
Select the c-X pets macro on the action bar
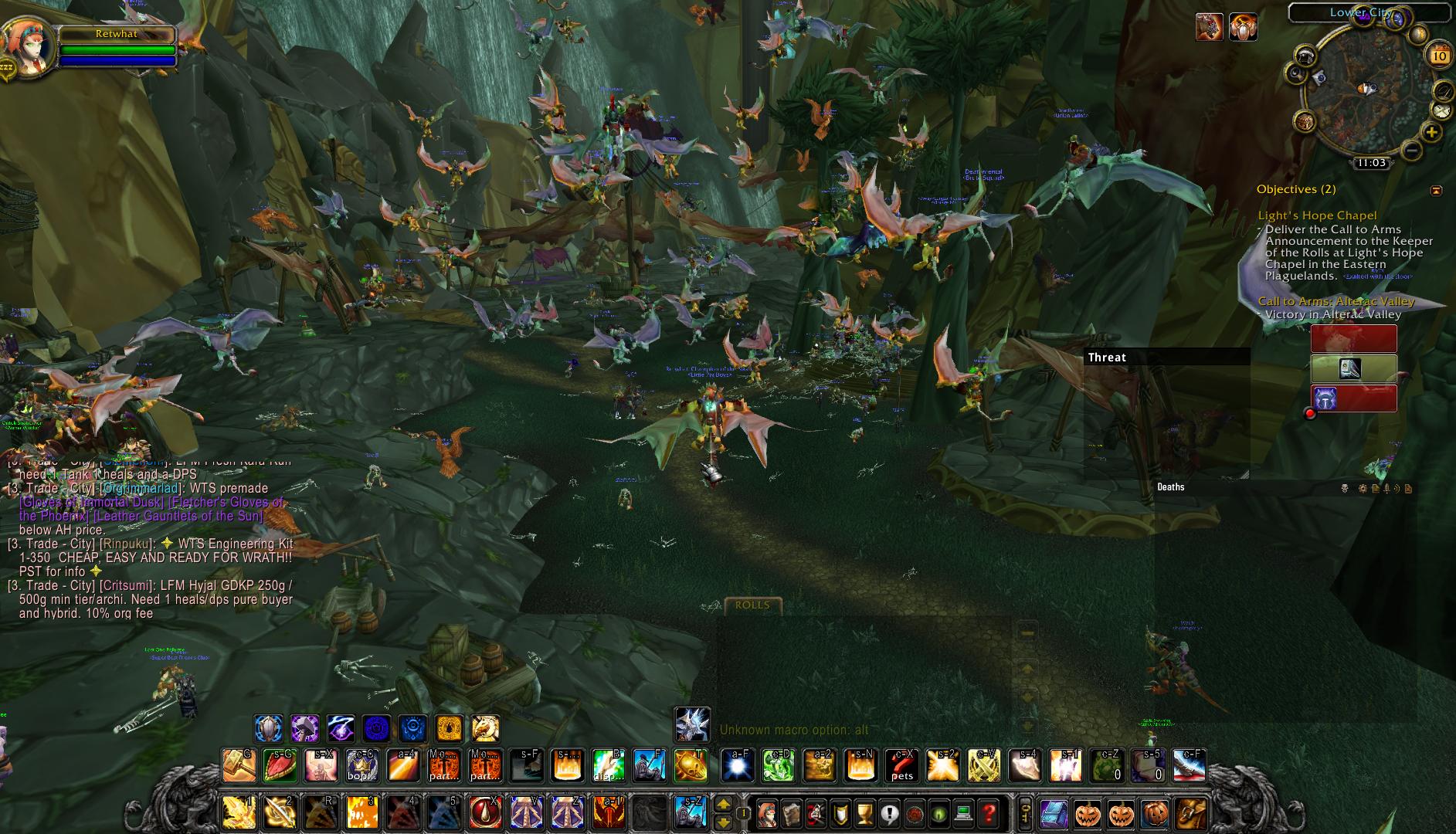tap(902, 765)
